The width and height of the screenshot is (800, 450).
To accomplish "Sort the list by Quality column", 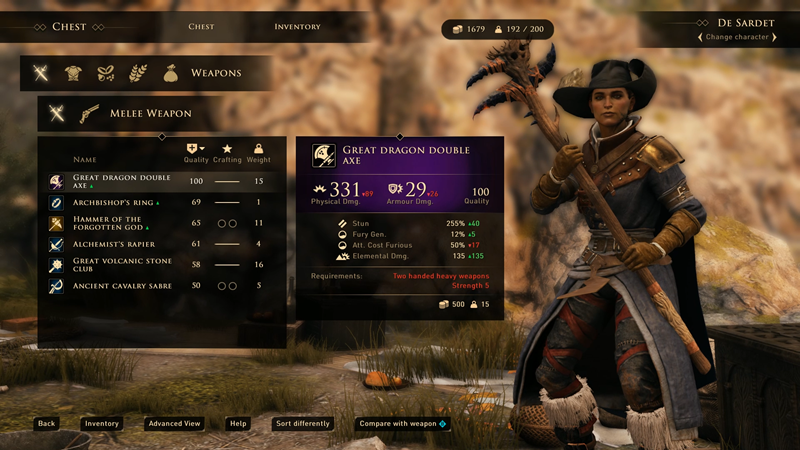I will coord(196,151).
